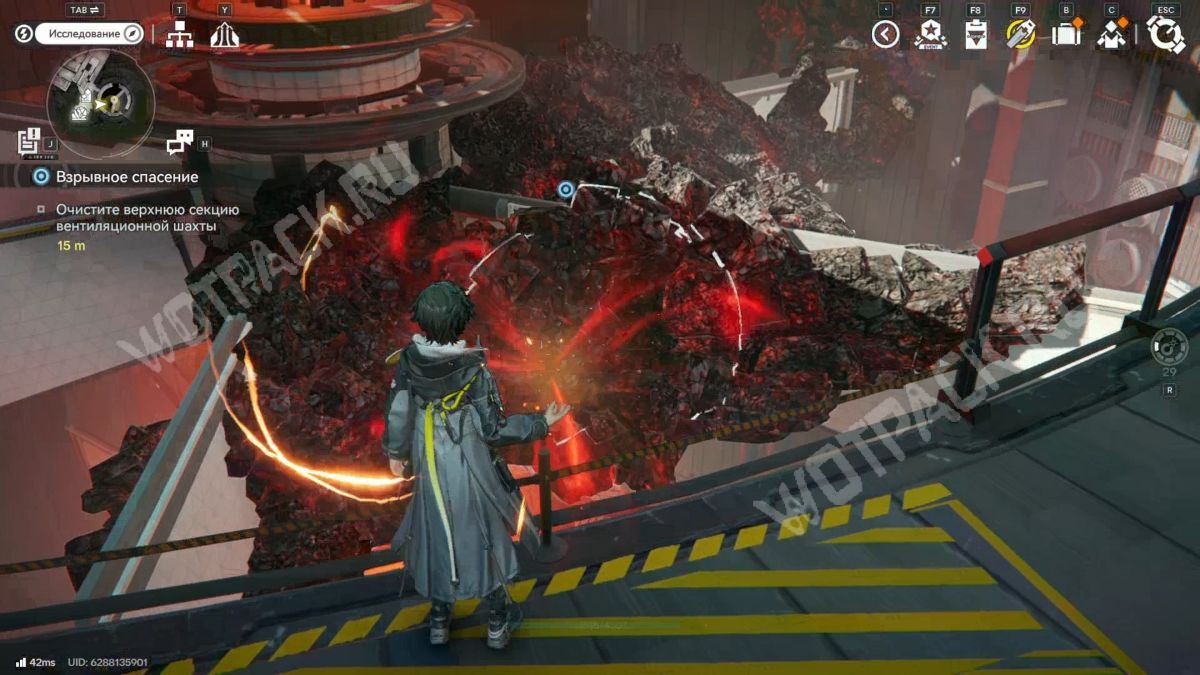Open the yellow ring ticket icon
The width and height of the screenshot is (1200, 675).
point(1020,35)
